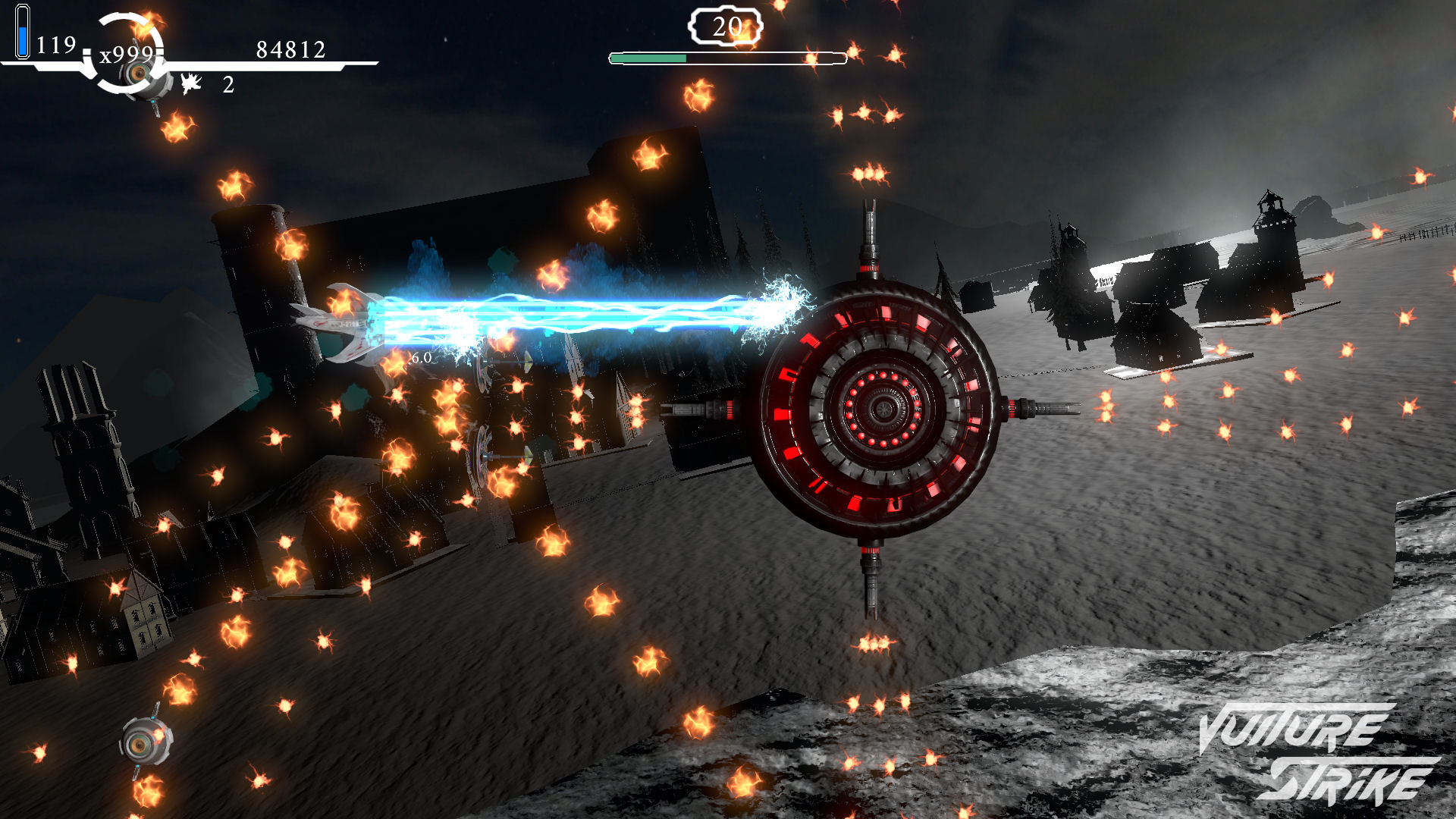Click the Vulture Strike logo
The width and height of the screenshot is (1456, 819).
(x=1317, y=753)
